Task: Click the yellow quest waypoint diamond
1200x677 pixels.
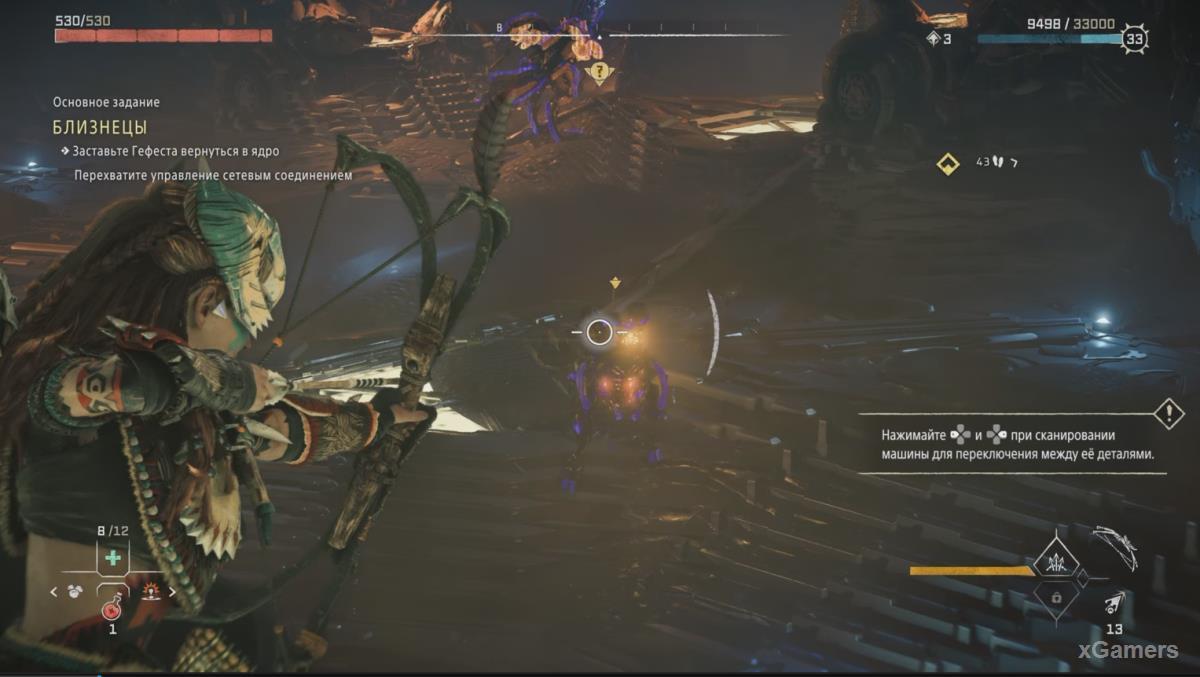Action: (x=947, y=163)
